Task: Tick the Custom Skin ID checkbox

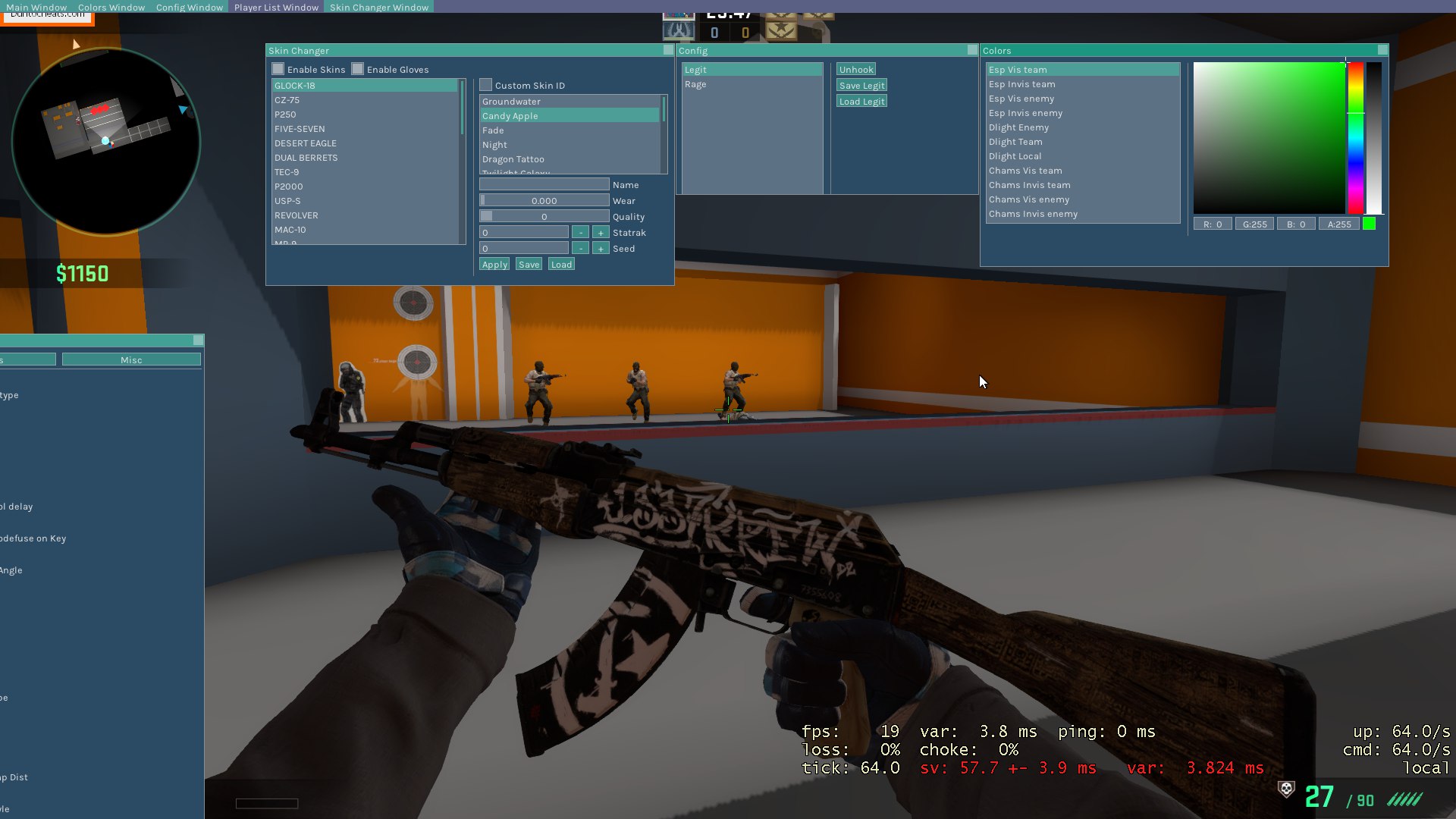Action: pyautogui.click(x=486, y=85)
